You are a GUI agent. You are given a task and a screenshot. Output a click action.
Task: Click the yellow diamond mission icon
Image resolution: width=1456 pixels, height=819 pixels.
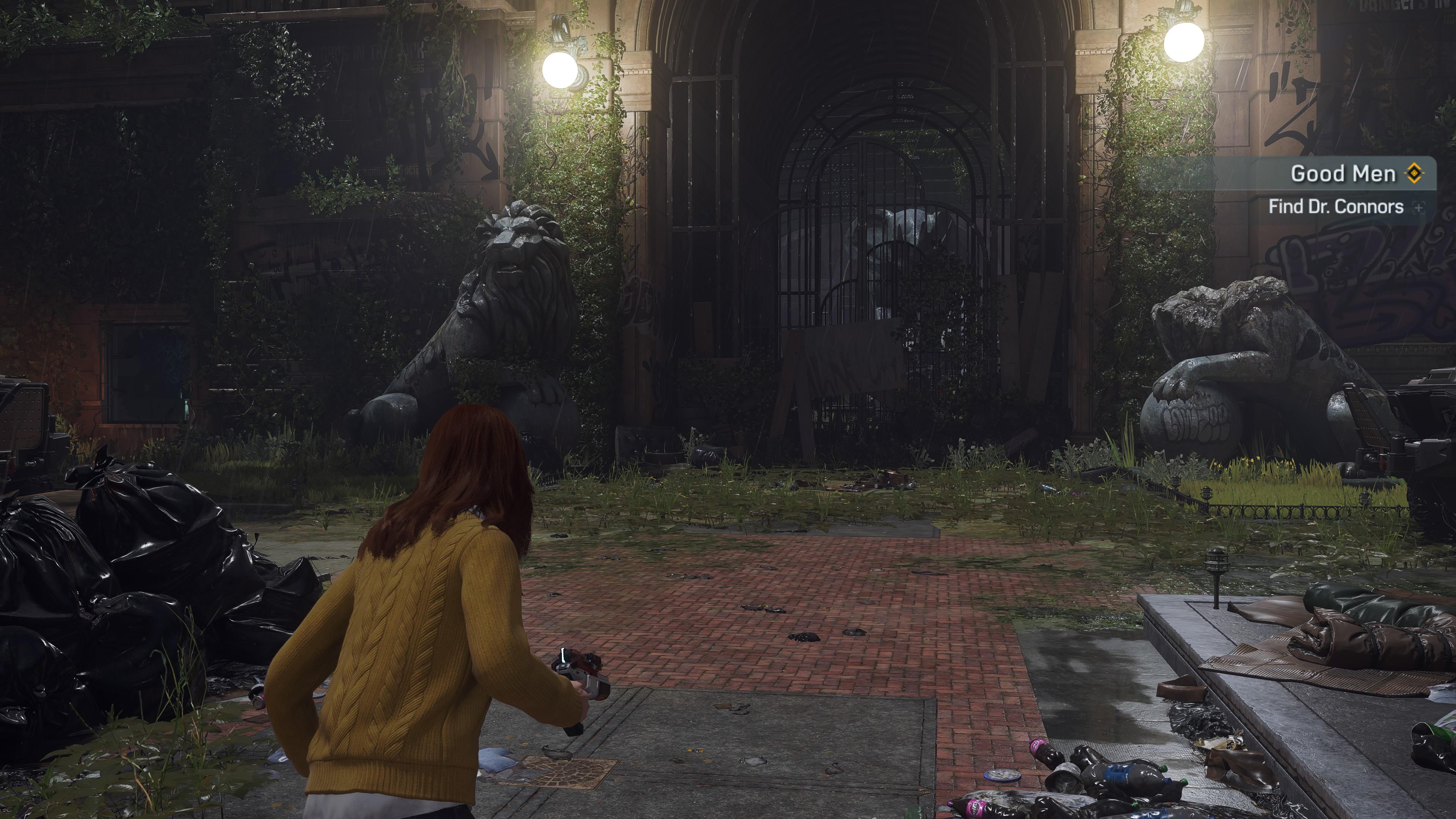pos(1414,174)
